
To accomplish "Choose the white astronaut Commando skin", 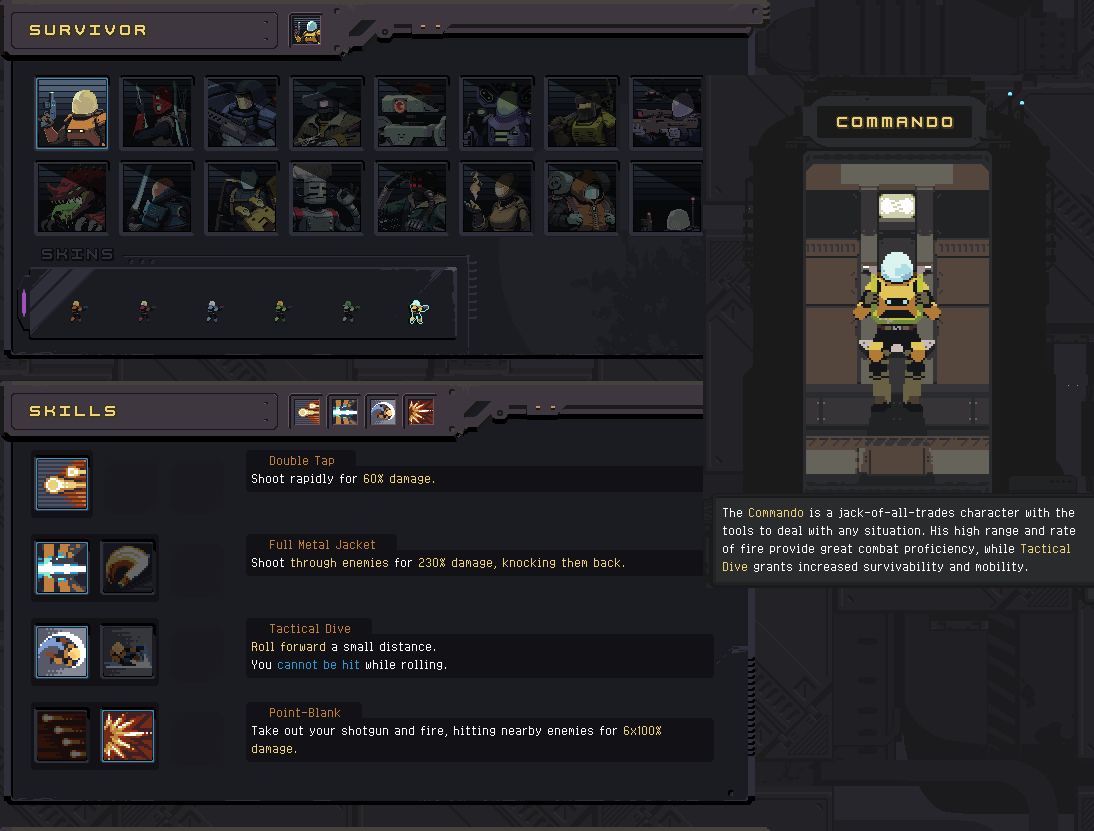I will 417,312.
